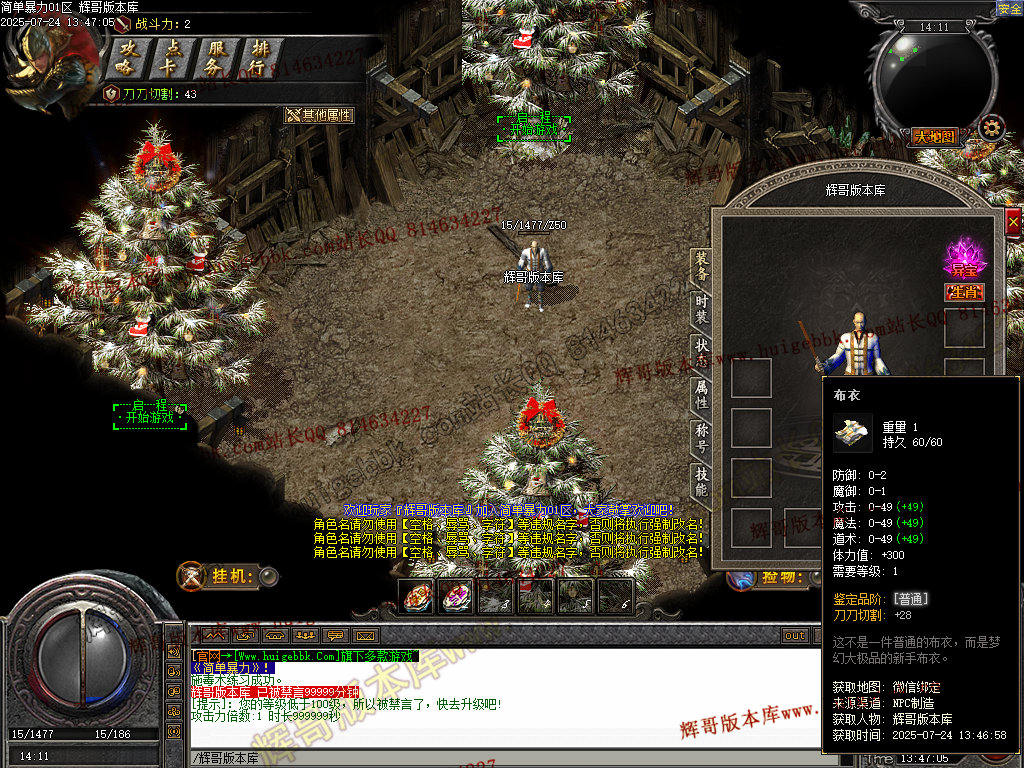Click the gear settings icon beside the minimap
1024x768 pixels.
coord(991,128)
